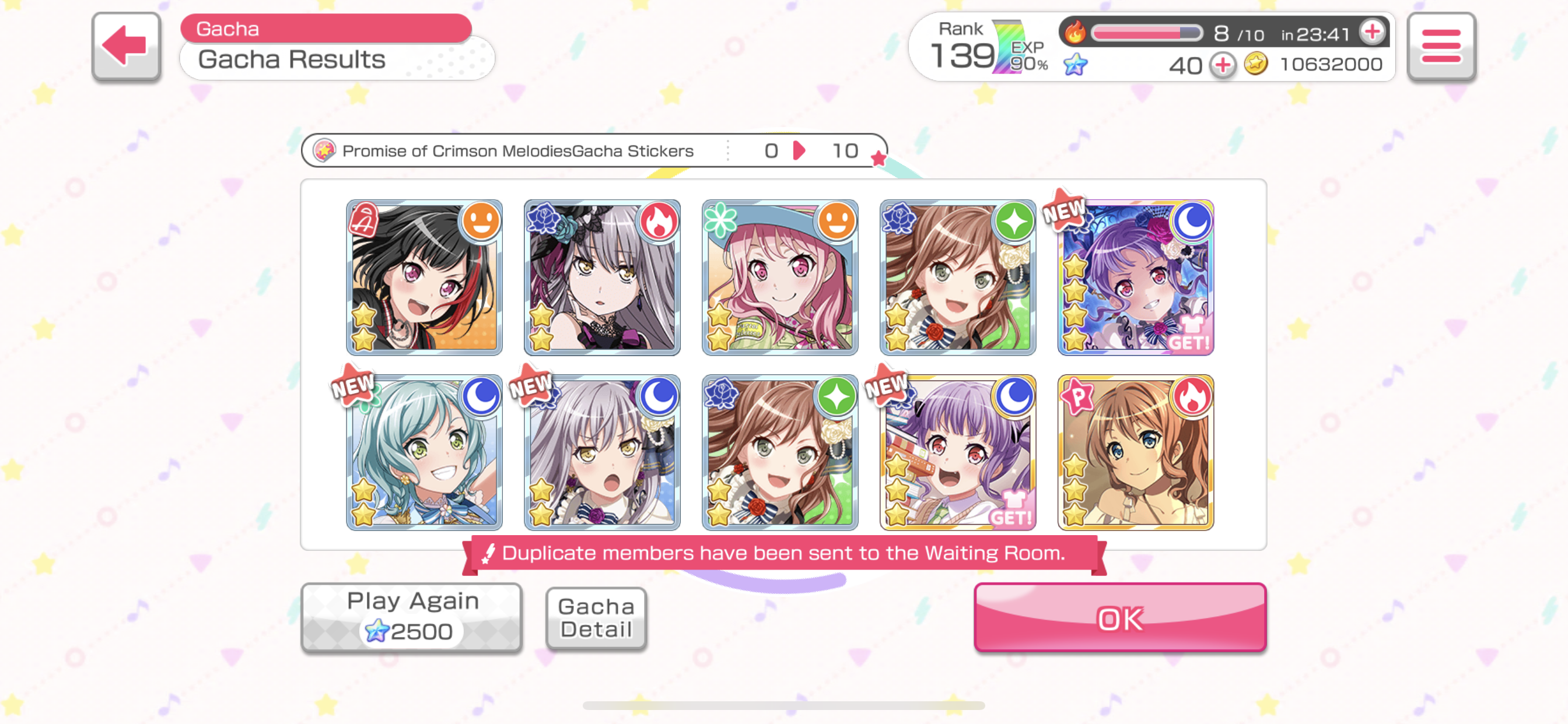Play Again for 2500 stars

[412, 616]
